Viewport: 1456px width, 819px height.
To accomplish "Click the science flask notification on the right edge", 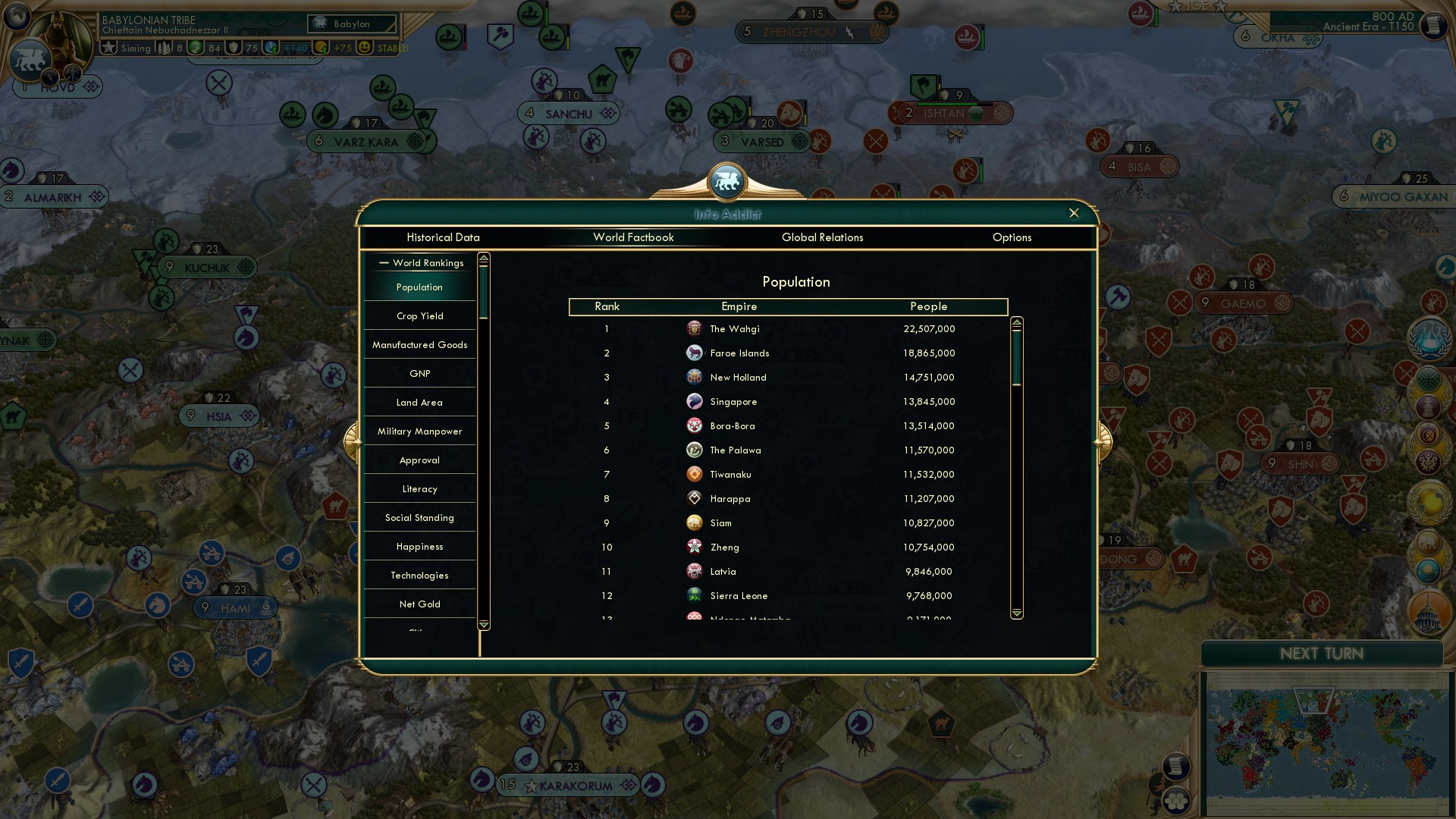I will pos(1429,337).
